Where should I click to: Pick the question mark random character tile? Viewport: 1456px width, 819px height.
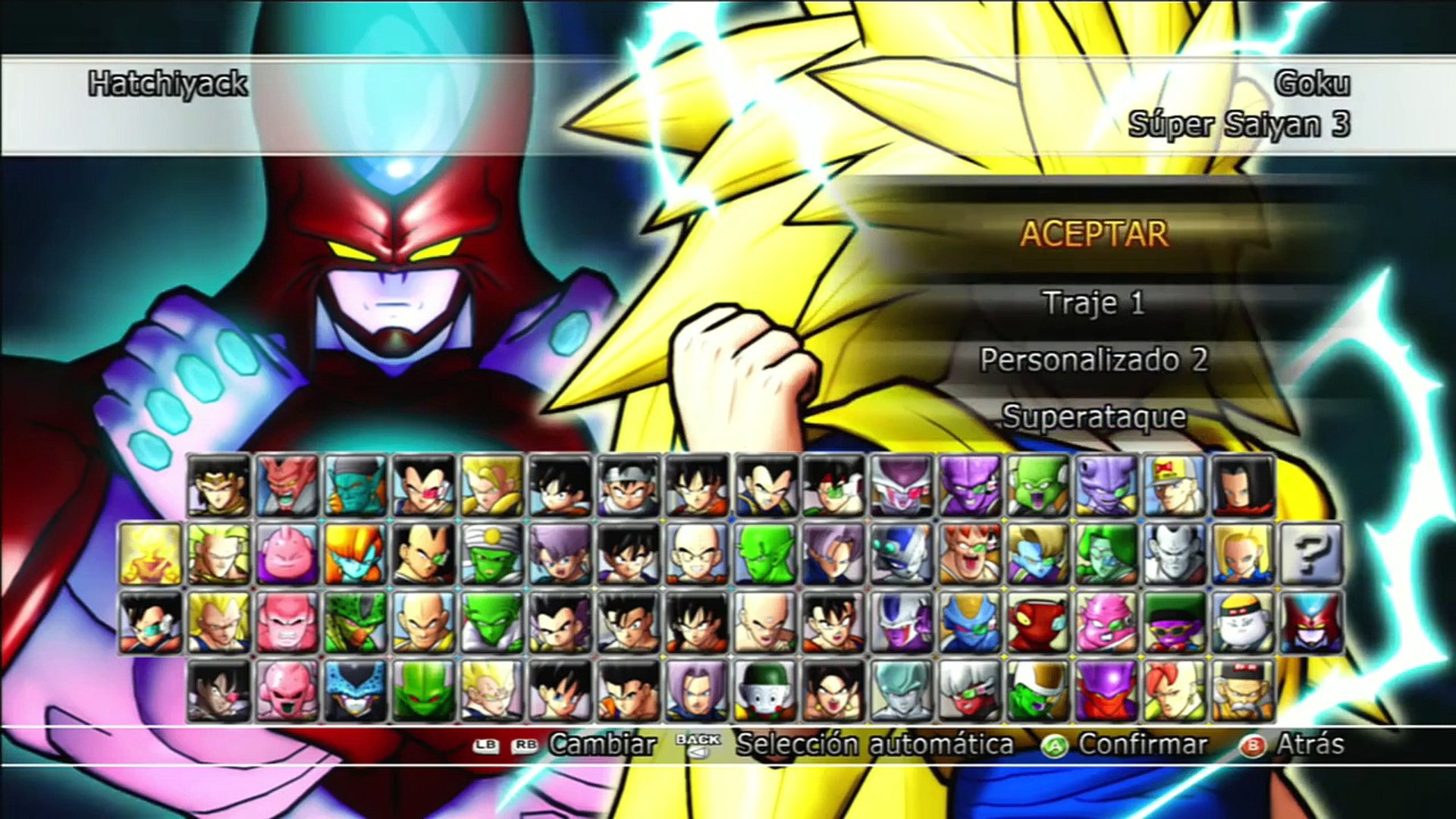point(1310,554)
